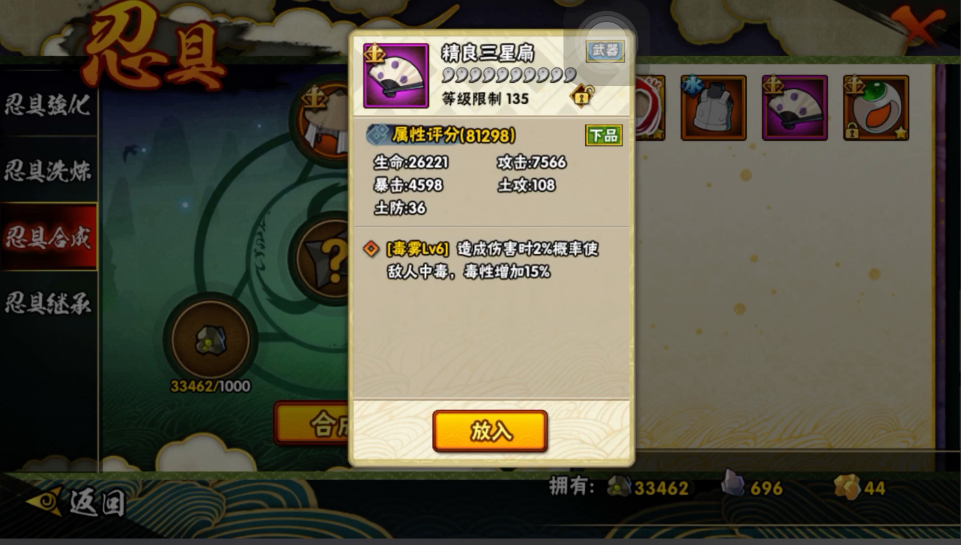Toggle the lock icon on the fan tooltip
The image size is (961, 545).
pyautogui.click(x=581, y=97)
